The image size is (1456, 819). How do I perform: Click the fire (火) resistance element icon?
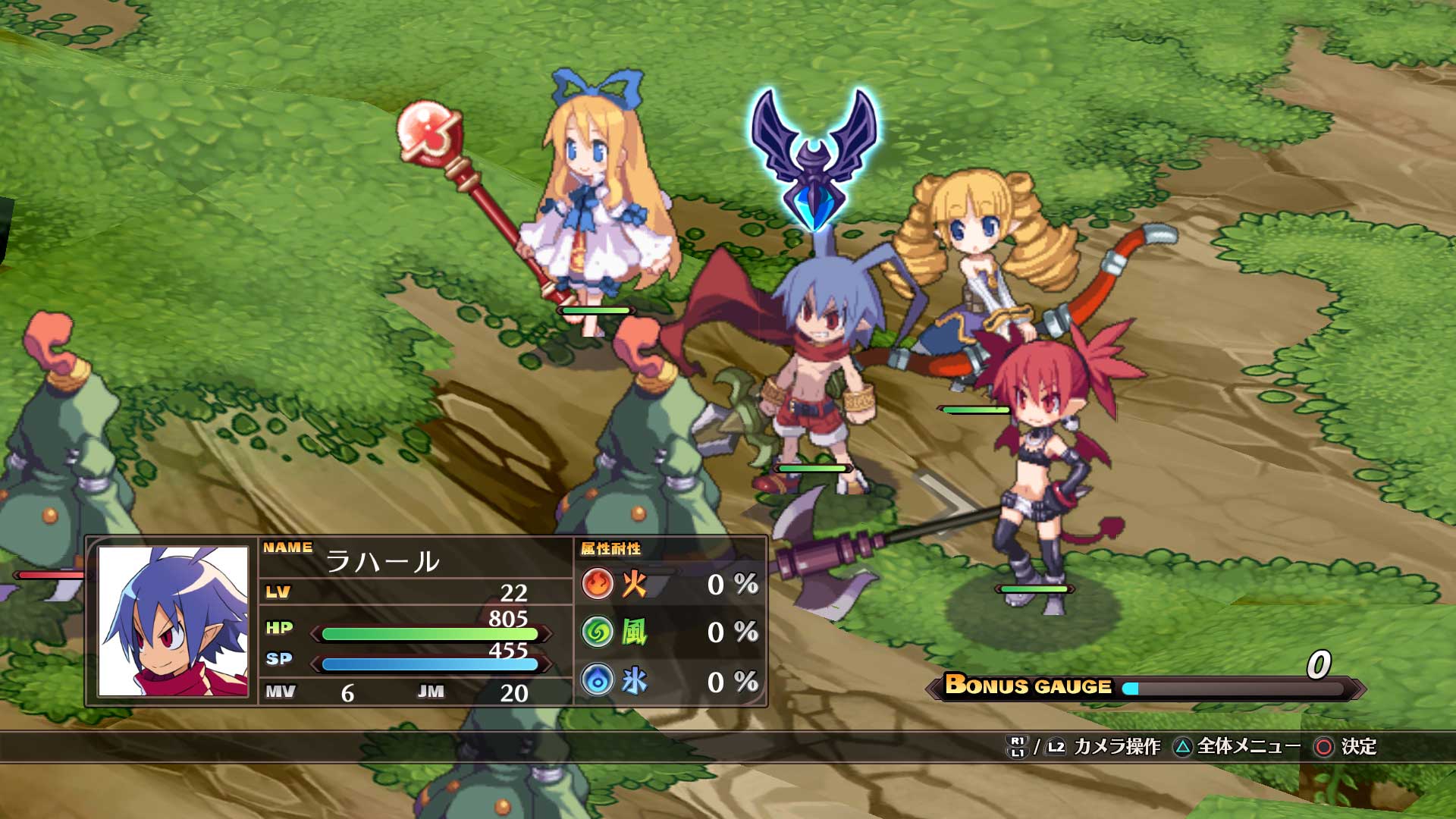point(598,582)
